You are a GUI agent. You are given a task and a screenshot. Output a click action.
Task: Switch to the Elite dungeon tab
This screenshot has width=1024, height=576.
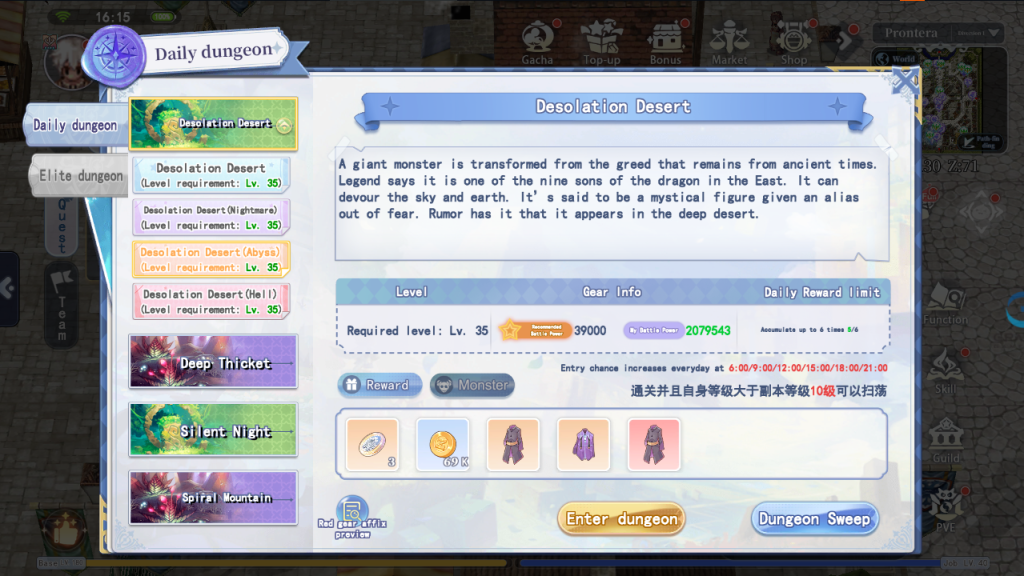click(78, 176)
